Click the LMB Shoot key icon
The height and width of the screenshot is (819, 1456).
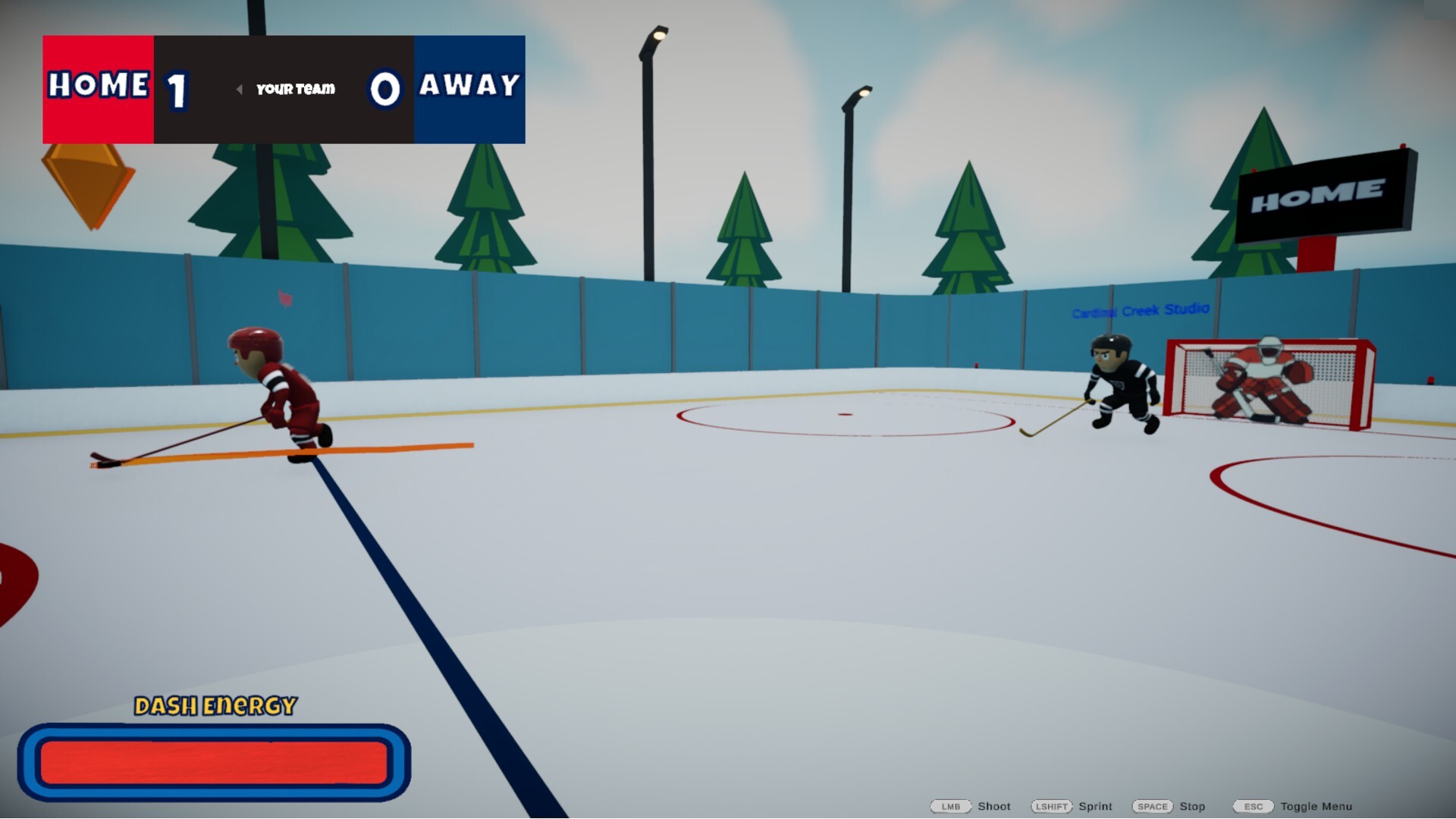click(952, 807)
